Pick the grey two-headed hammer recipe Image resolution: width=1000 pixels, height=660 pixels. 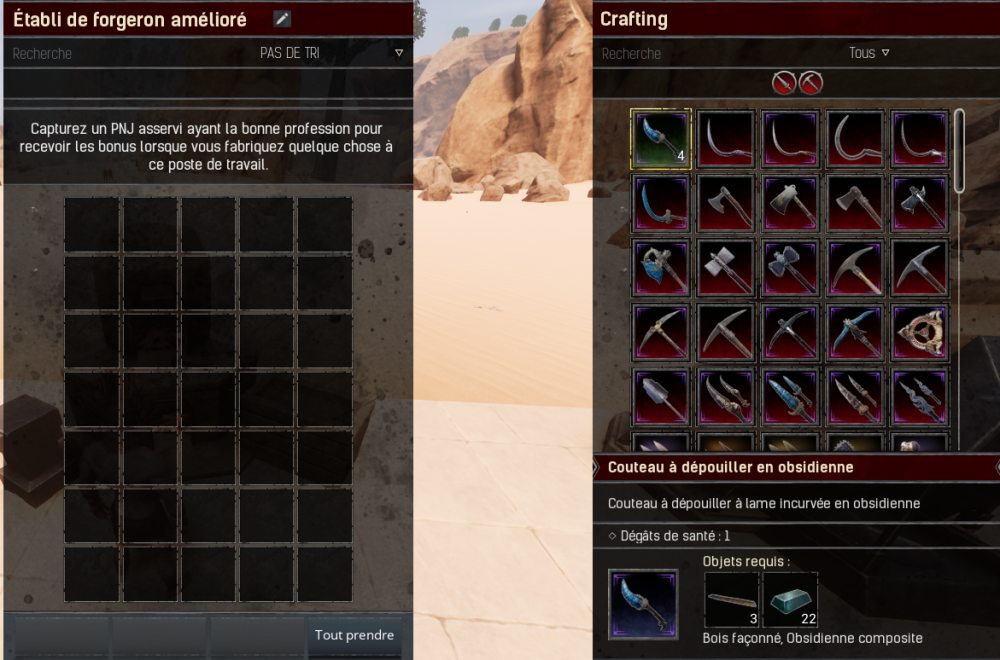[725, 267]
